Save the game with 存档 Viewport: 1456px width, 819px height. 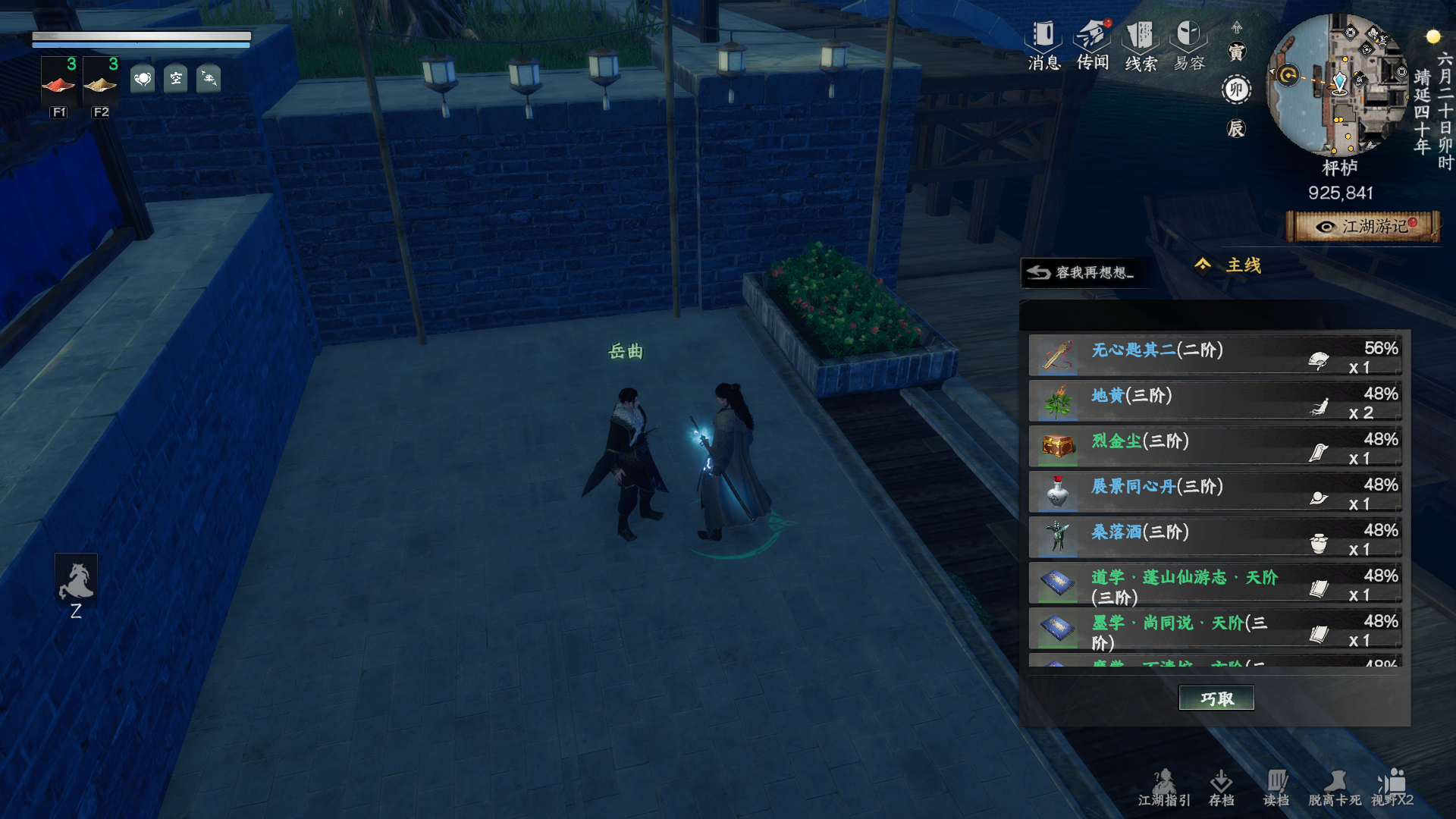[1221, 788]
